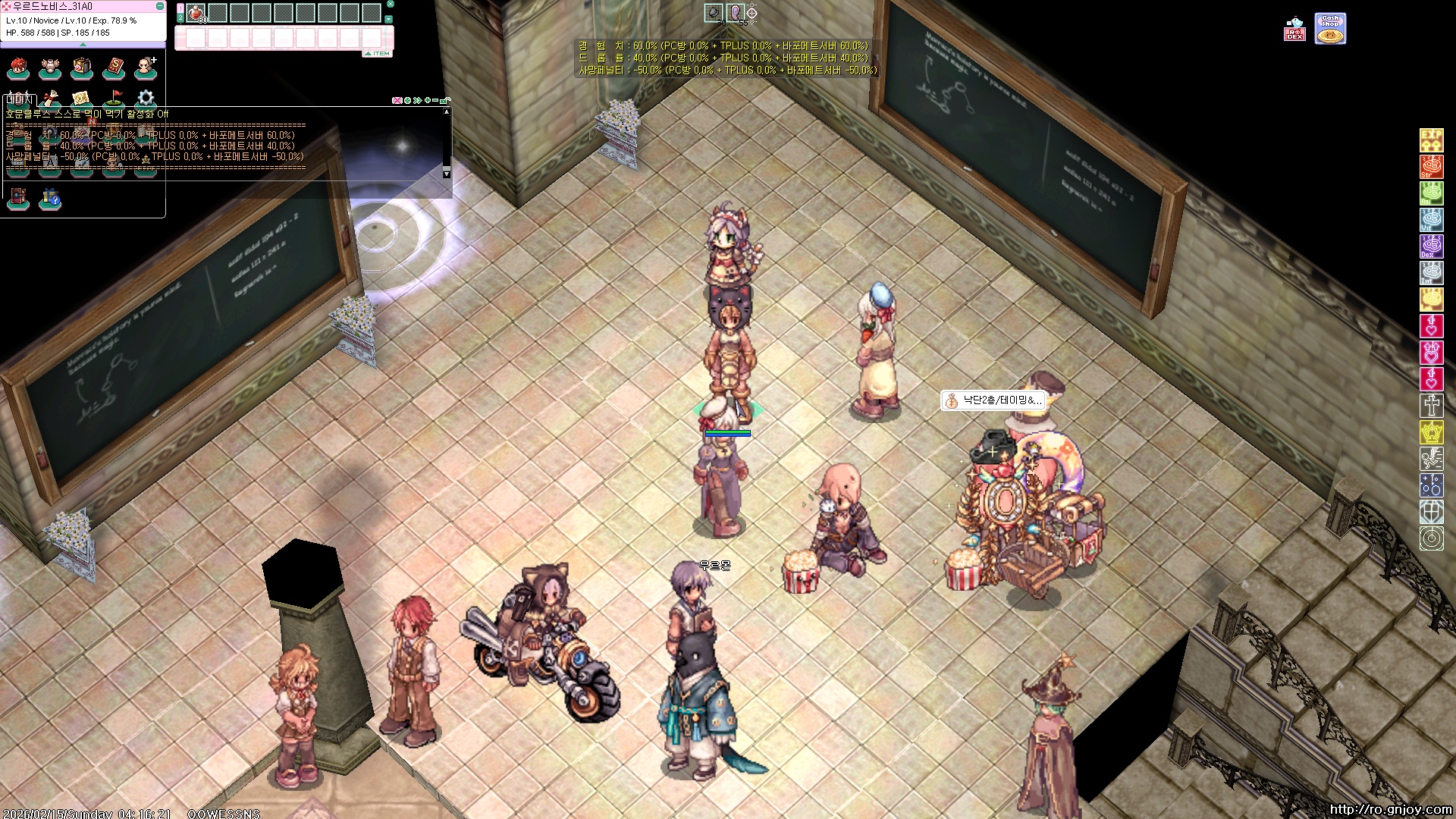This screenshot has height=819, width=1456.
Task: Toggle the chat window lock icon
Action: click(446, 100)
